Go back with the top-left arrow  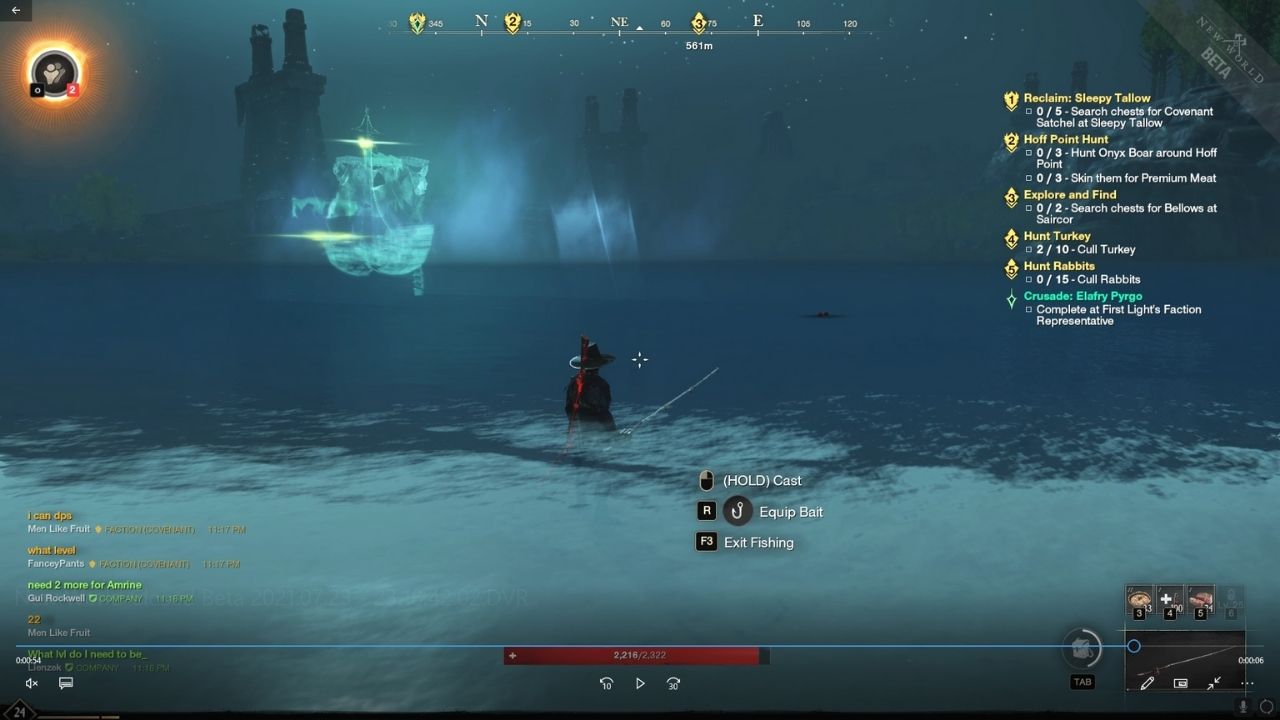point(16,10)
